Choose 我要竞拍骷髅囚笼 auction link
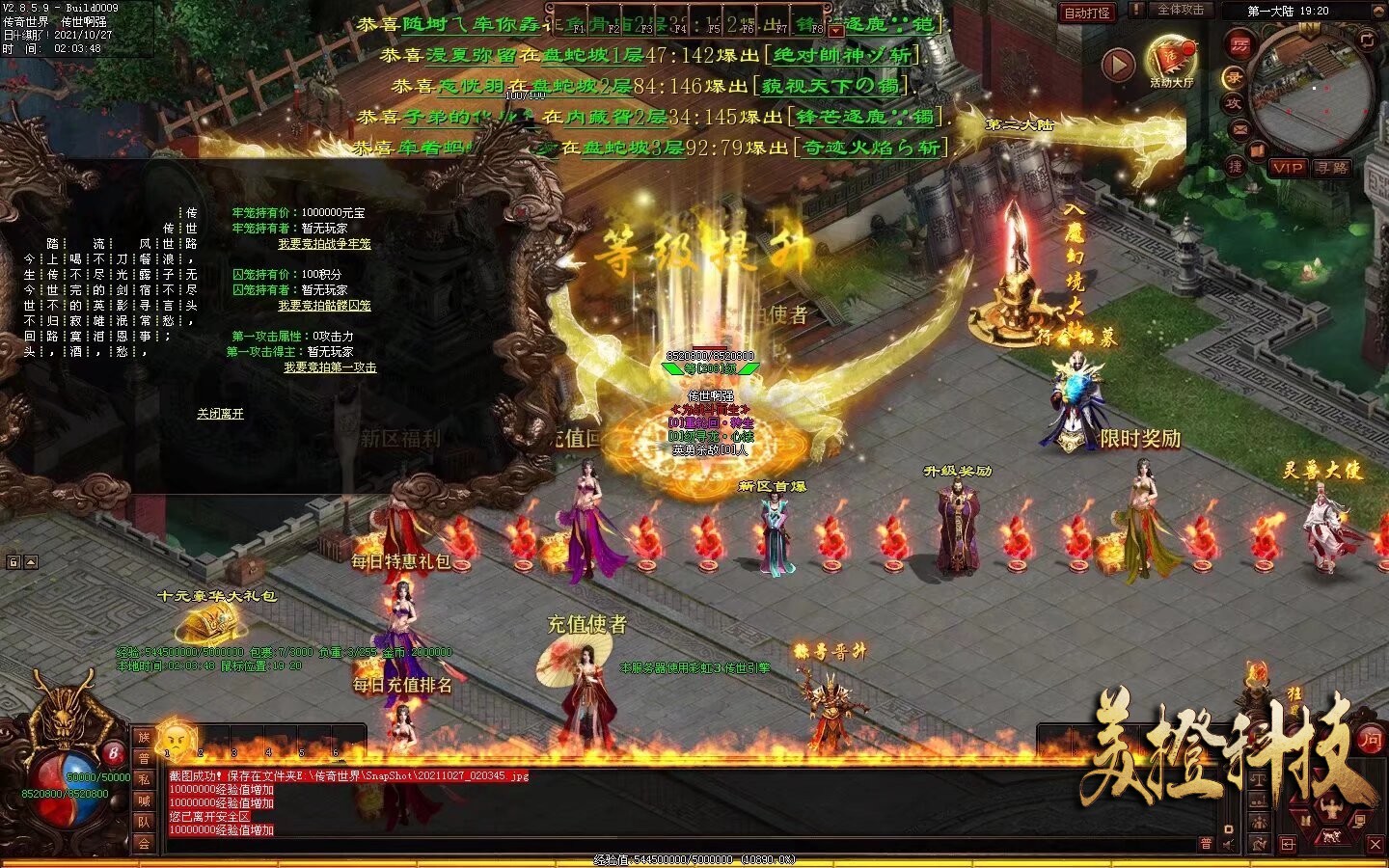Viewport: 1389px width, 868px height. click(x=324, y=306)
